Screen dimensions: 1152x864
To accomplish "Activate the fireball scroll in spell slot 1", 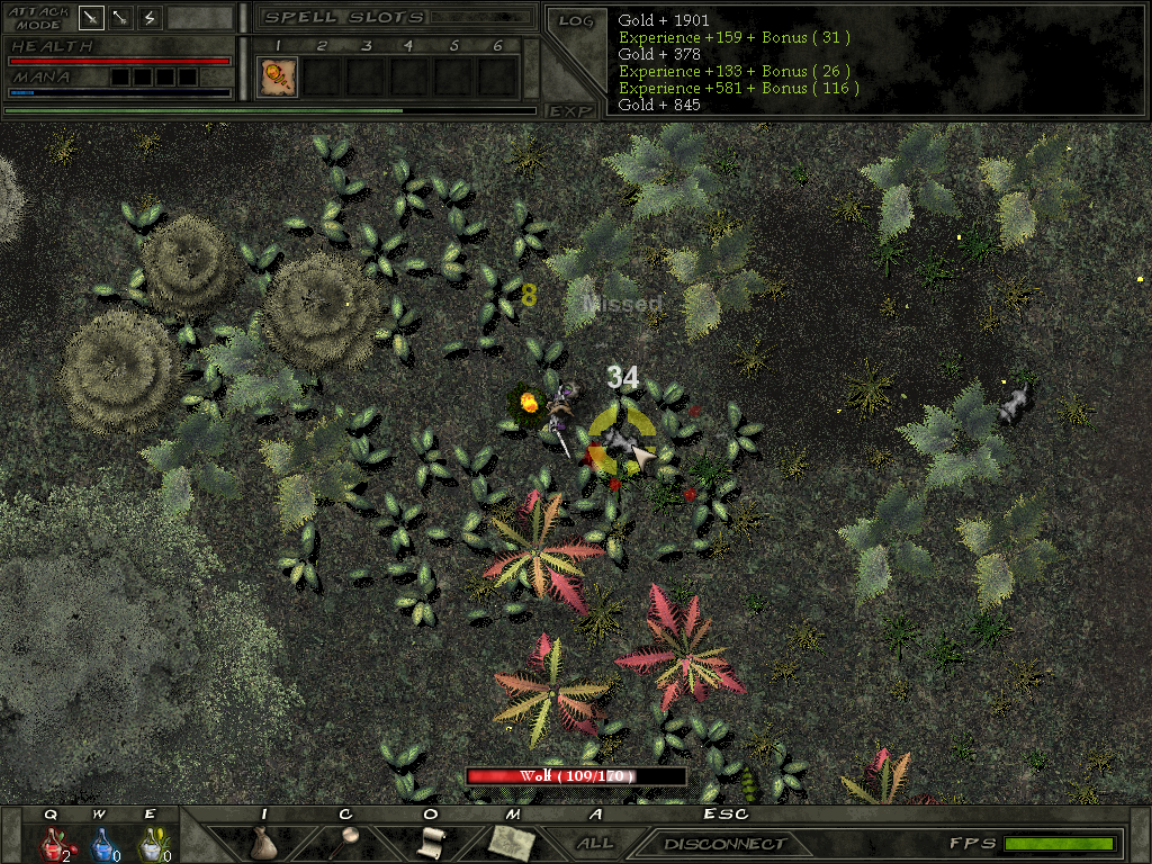I will [x=277, y=77].
